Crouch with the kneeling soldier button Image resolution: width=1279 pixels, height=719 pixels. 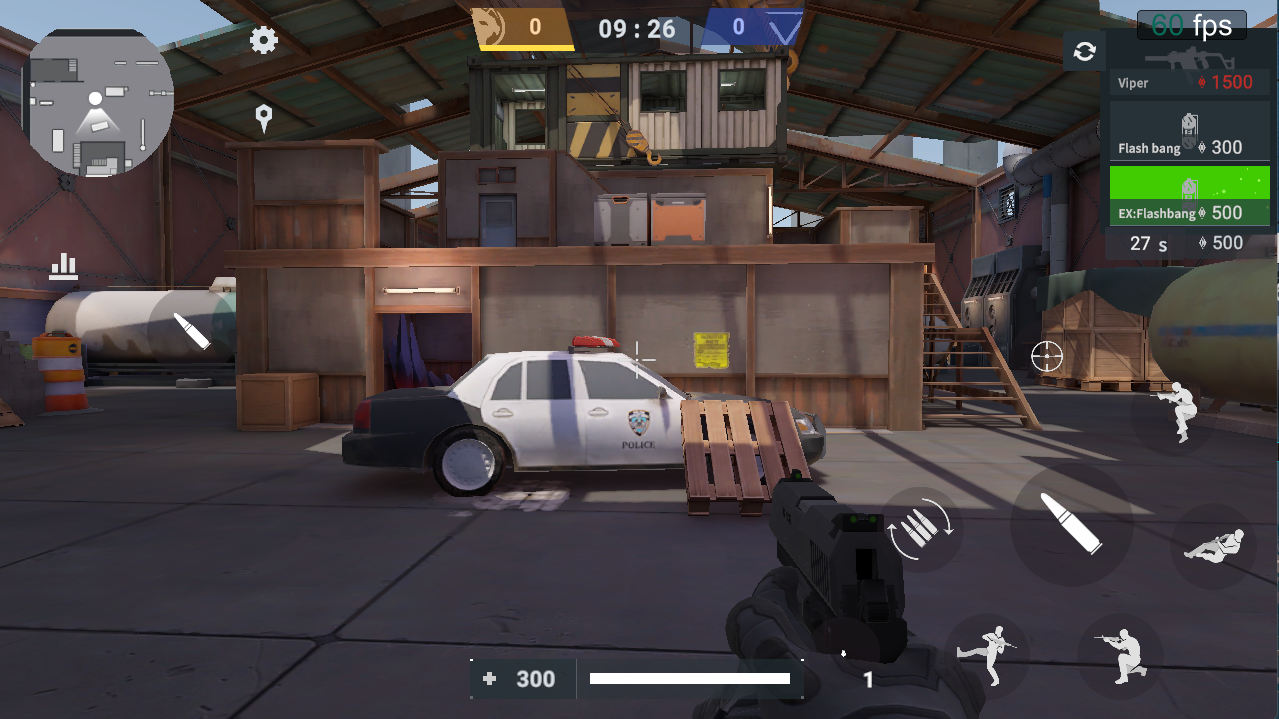1120,655
